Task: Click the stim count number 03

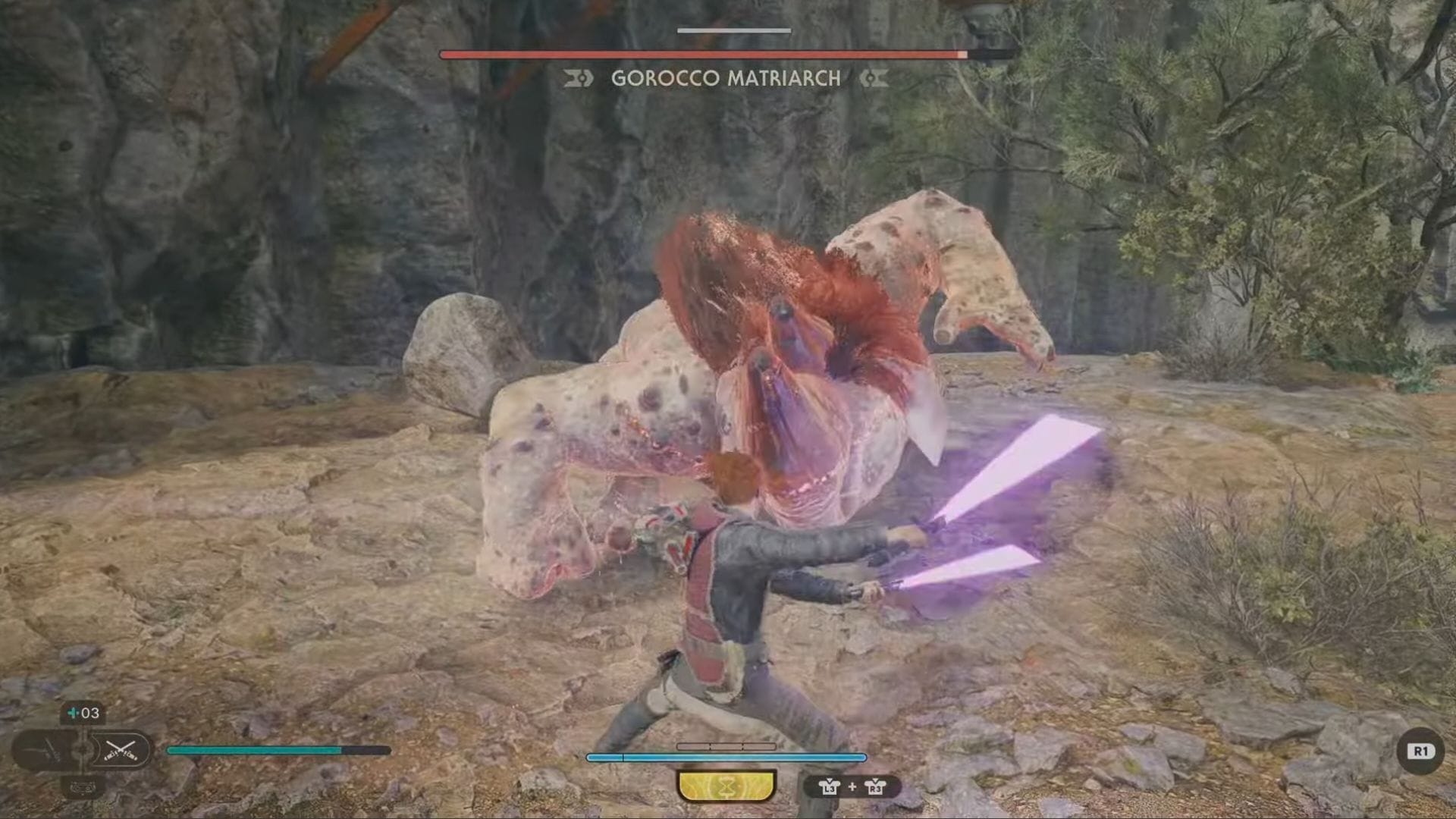Action: click(x=89, y=714)
